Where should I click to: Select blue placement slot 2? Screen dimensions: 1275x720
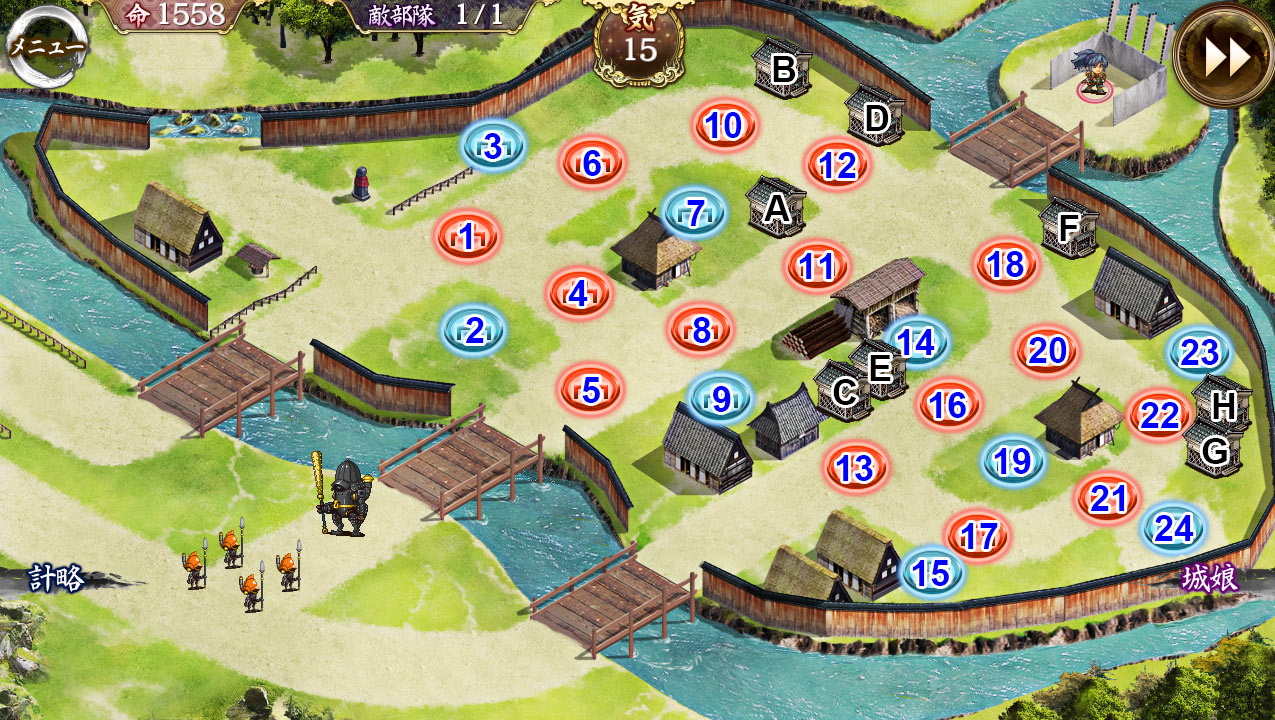[x=475, y=331]
